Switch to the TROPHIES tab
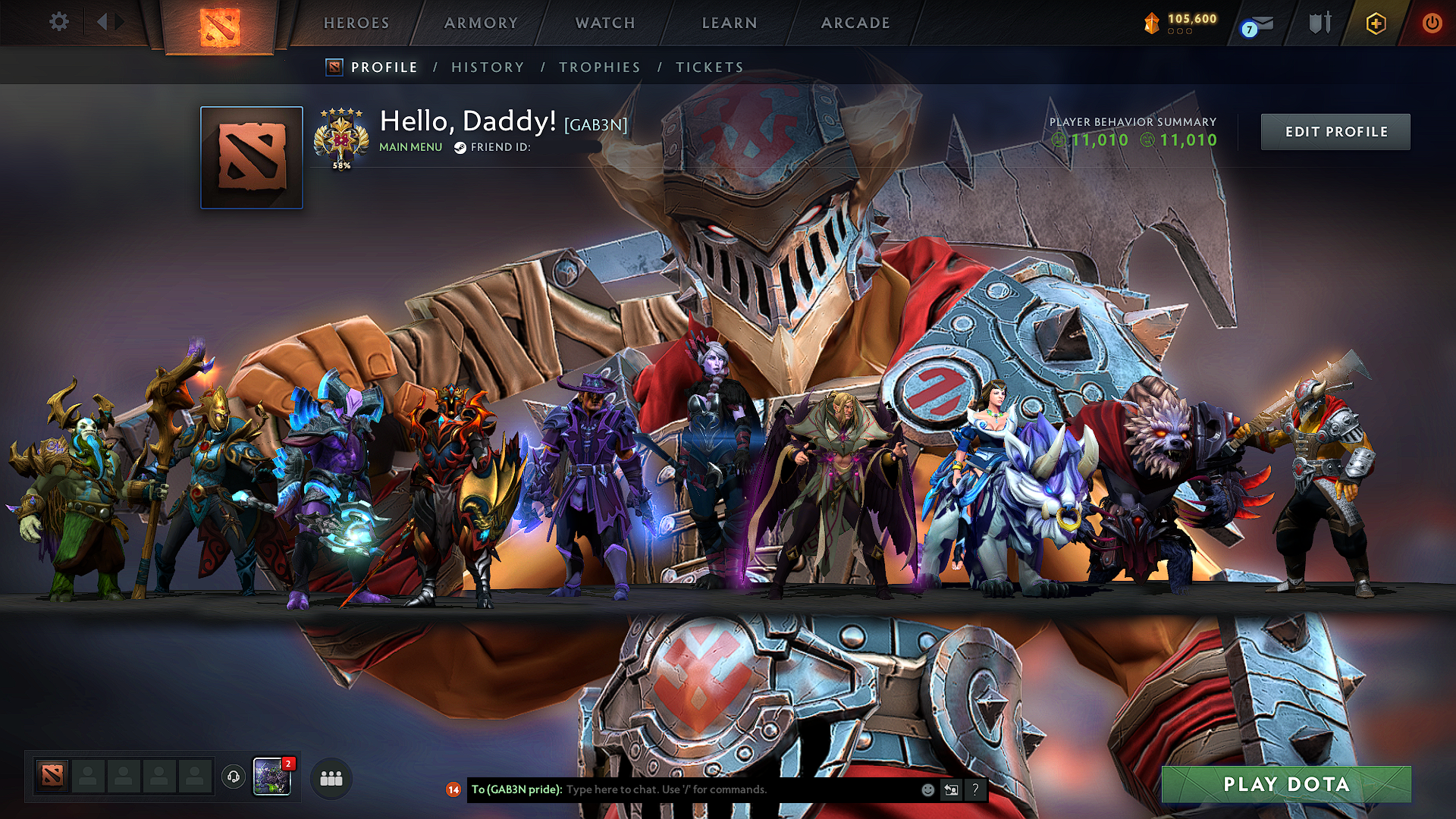1456x819 pixels. click(x=599, y=67)
